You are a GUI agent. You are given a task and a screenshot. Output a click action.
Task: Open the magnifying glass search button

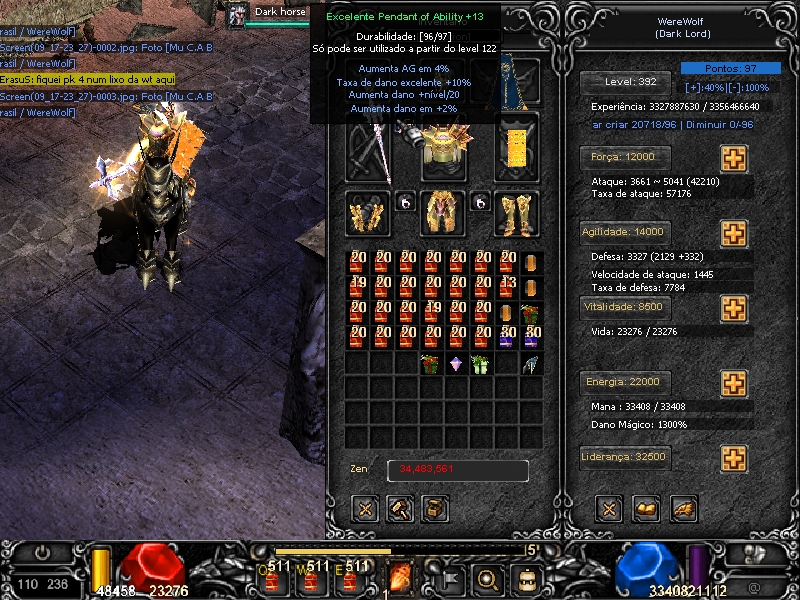click(x=488, y=578)
